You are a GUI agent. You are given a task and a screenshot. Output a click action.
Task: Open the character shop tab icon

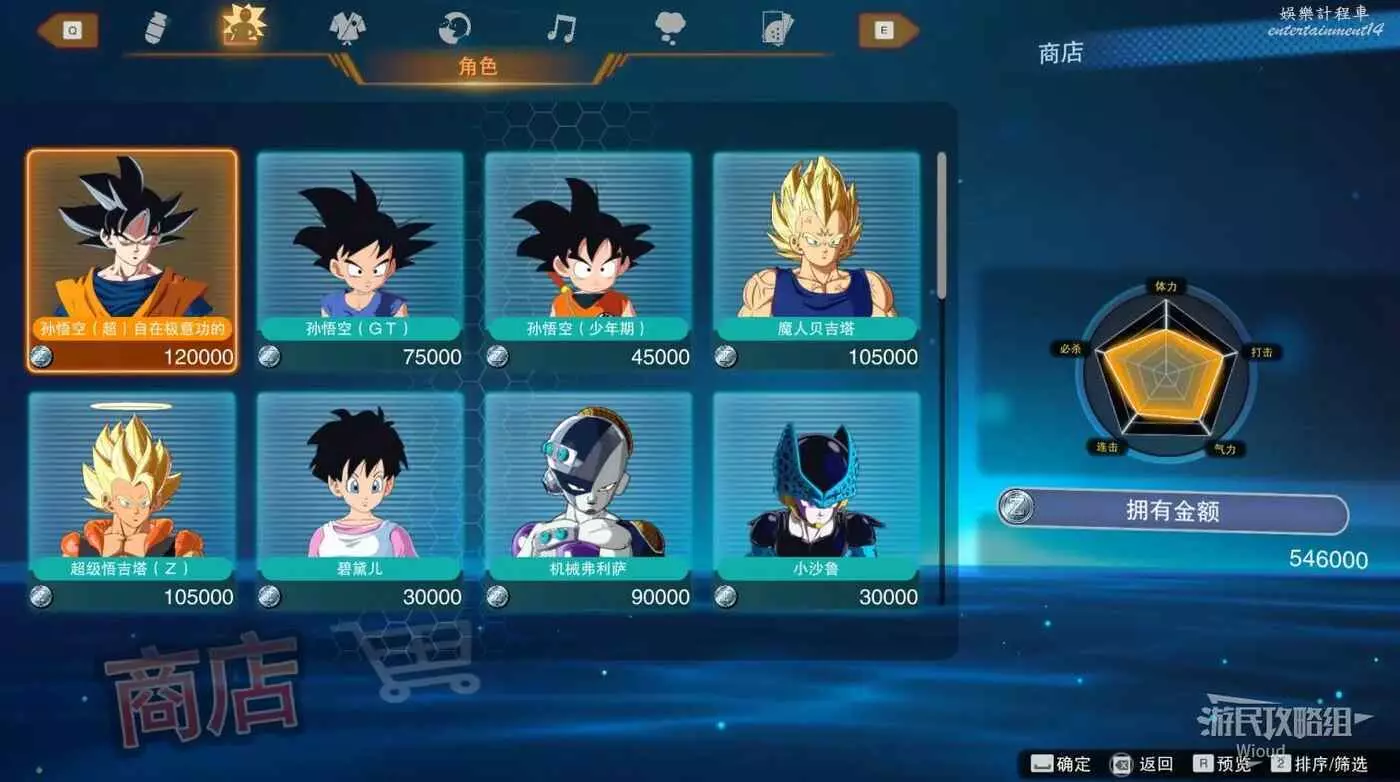pos(244,27)
